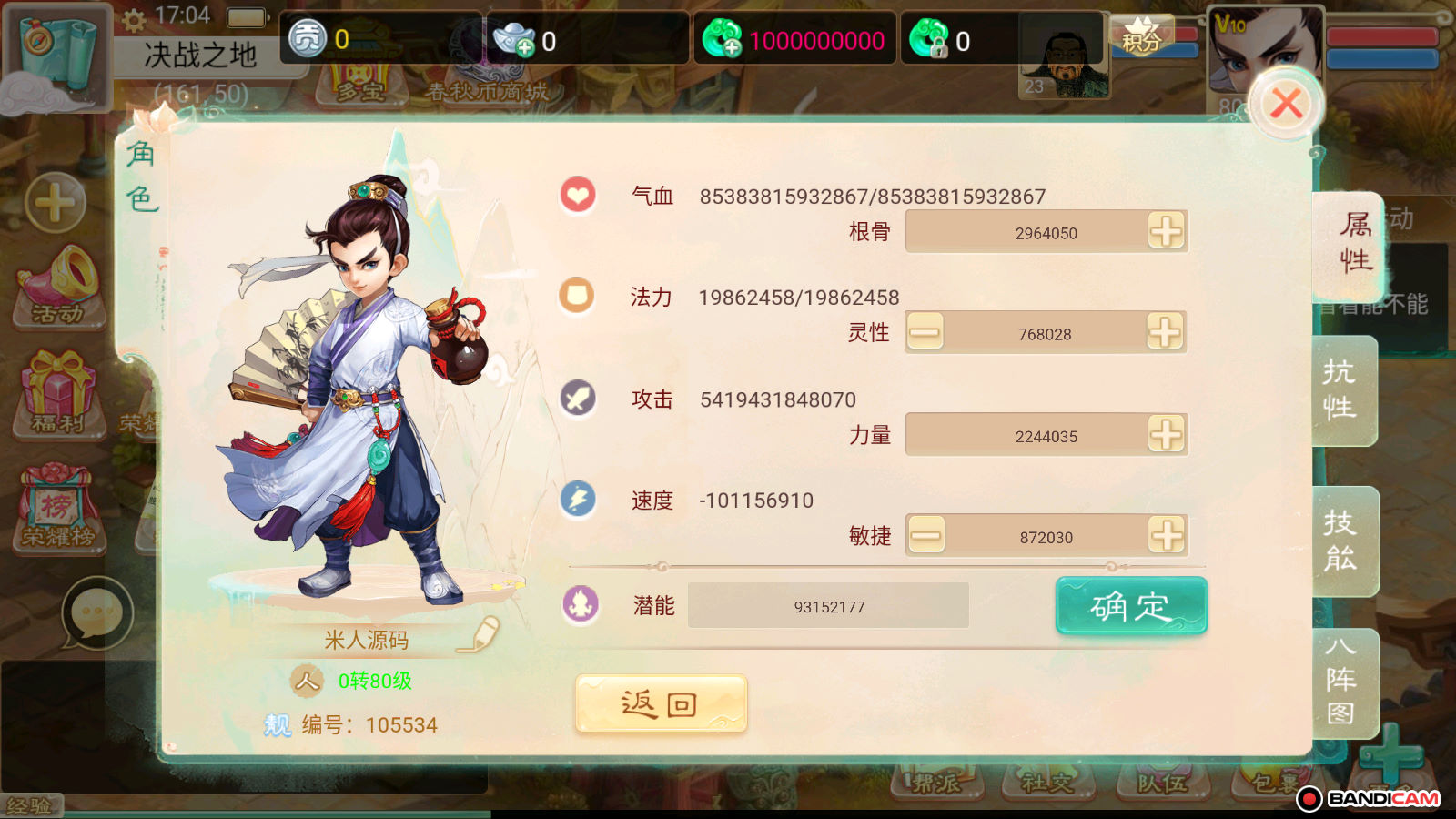Add a point to 灵性
The image size is (1456, 819).
coord(1166,333)
